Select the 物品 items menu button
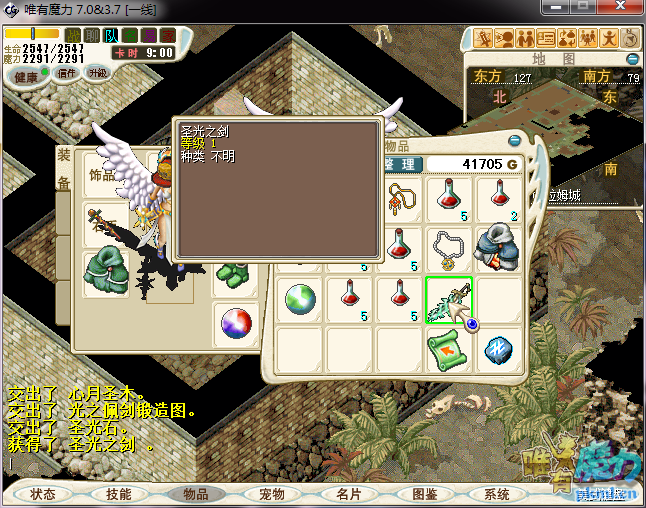The width and height of the screenshot is (646, 508). click(x=195, y=494)
